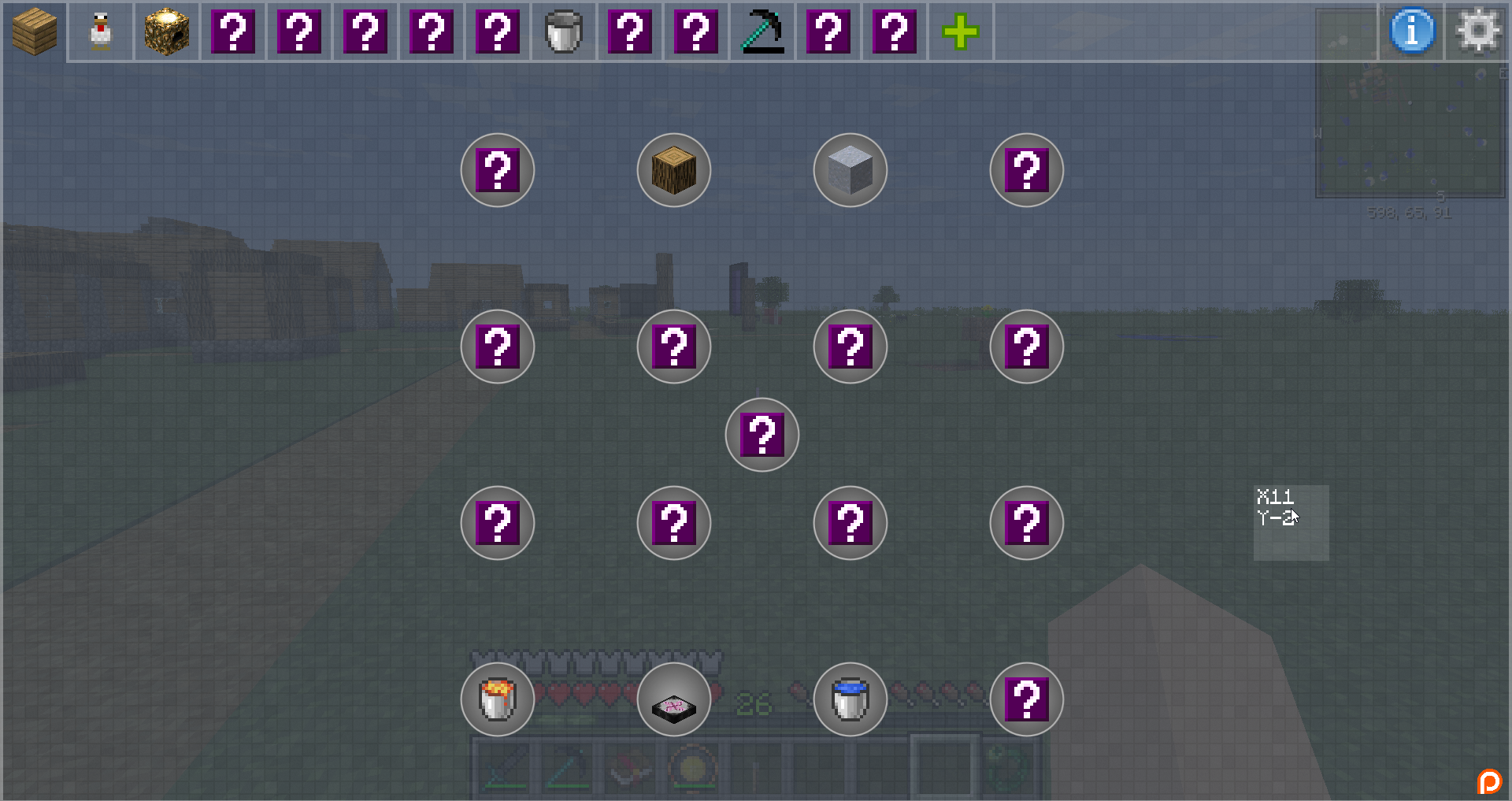This screenshot has width=1512, height=801.
Task: Open the chicken category in toolbar
Action: pos(101,32)
